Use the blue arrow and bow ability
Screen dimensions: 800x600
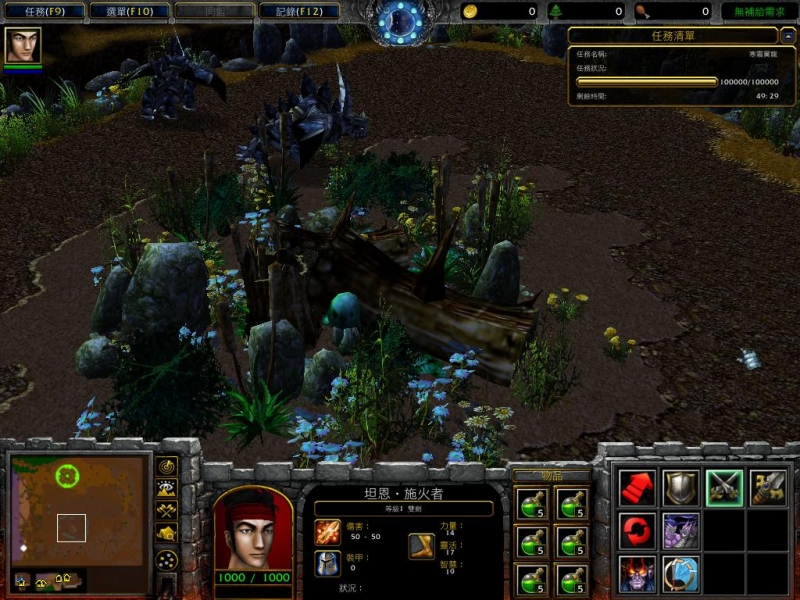tap(682, 574)
